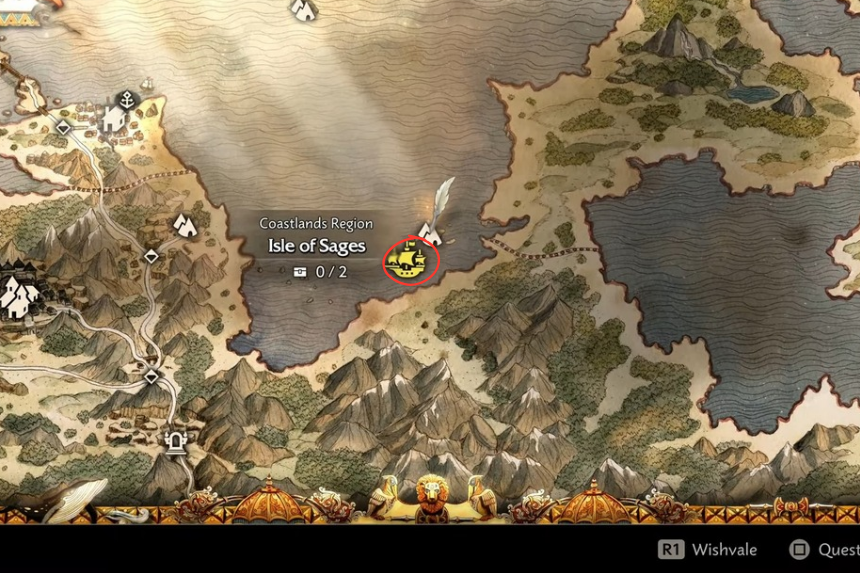Screen dimensions: 860x573
Task: Open the large white castle town marker
Action: (18, 295)
